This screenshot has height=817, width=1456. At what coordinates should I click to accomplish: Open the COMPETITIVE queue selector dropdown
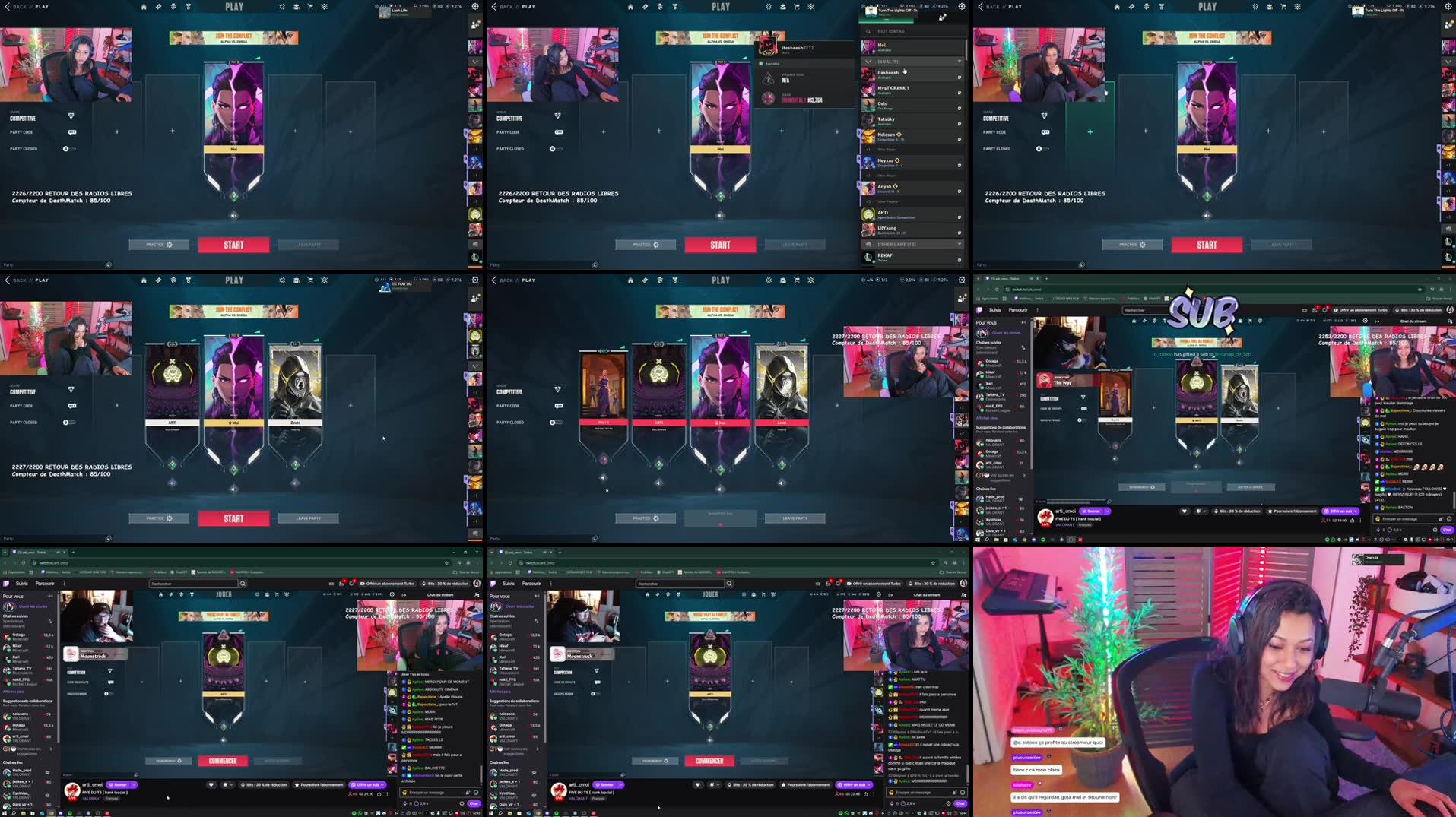71,118
